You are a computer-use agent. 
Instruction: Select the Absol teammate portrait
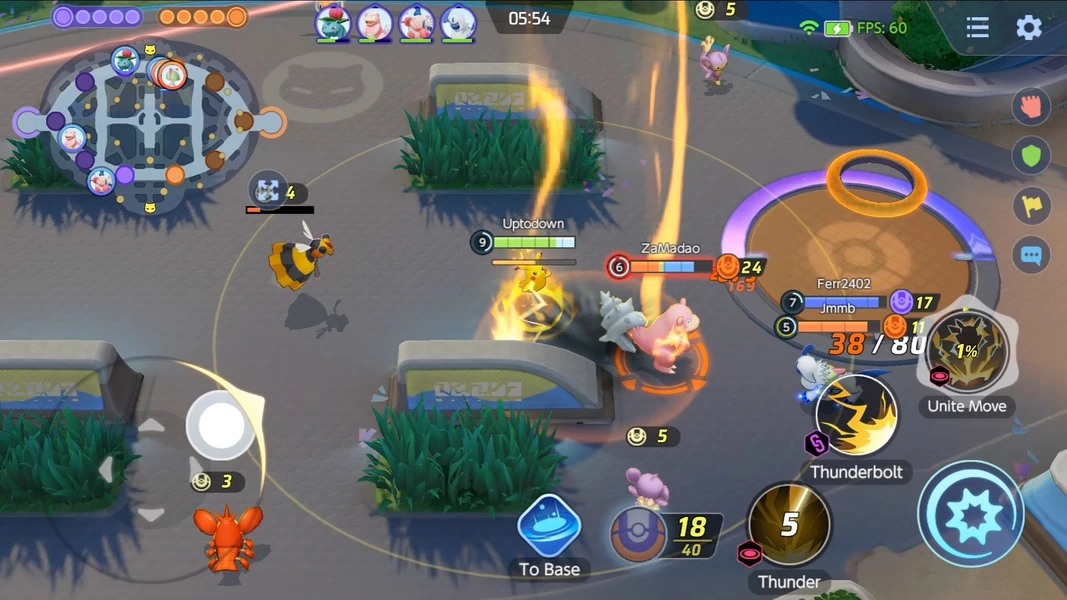click(x=458, y=22)
